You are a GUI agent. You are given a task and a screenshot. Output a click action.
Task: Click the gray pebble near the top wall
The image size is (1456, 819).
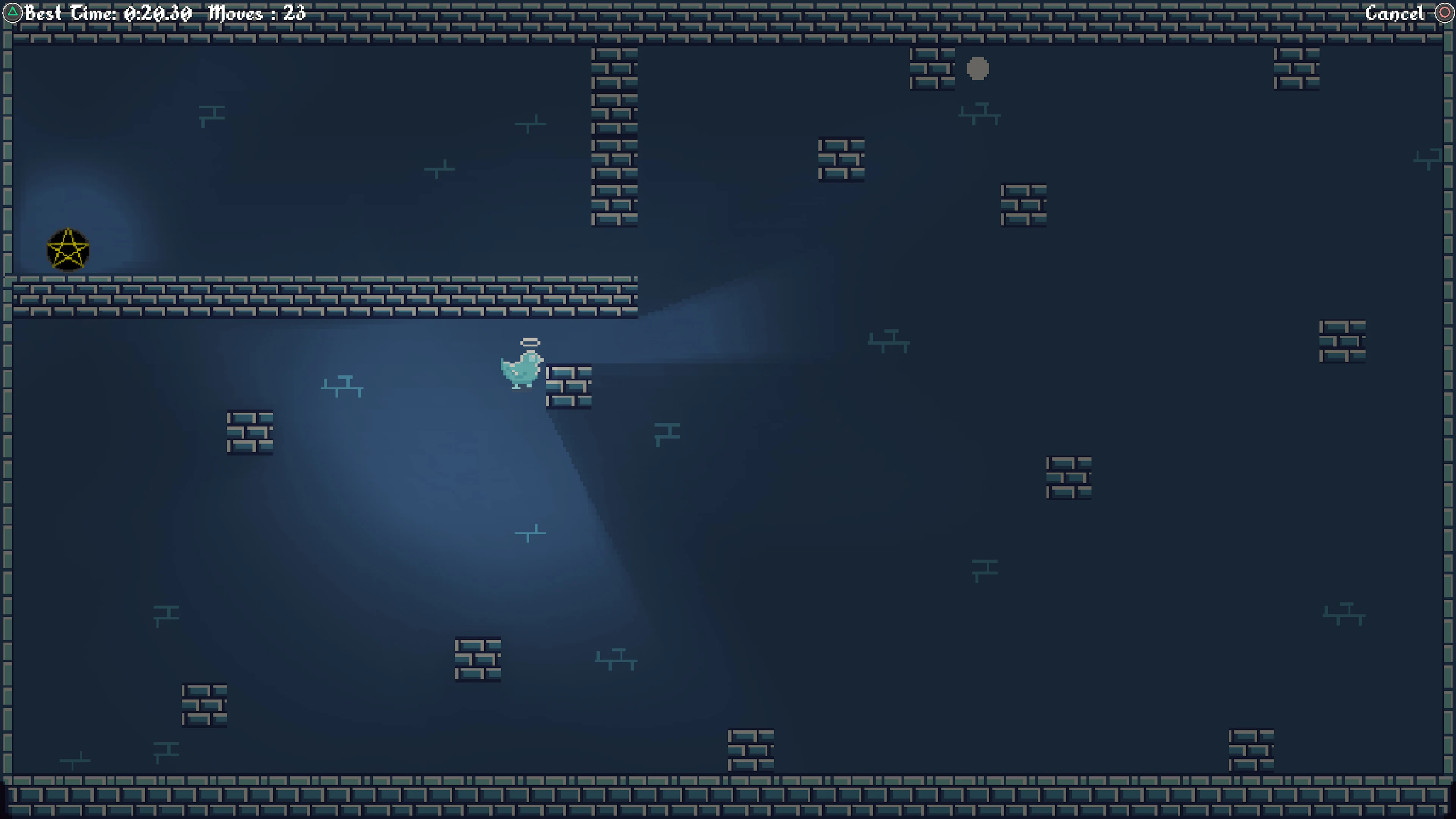(x=978, y=69)
